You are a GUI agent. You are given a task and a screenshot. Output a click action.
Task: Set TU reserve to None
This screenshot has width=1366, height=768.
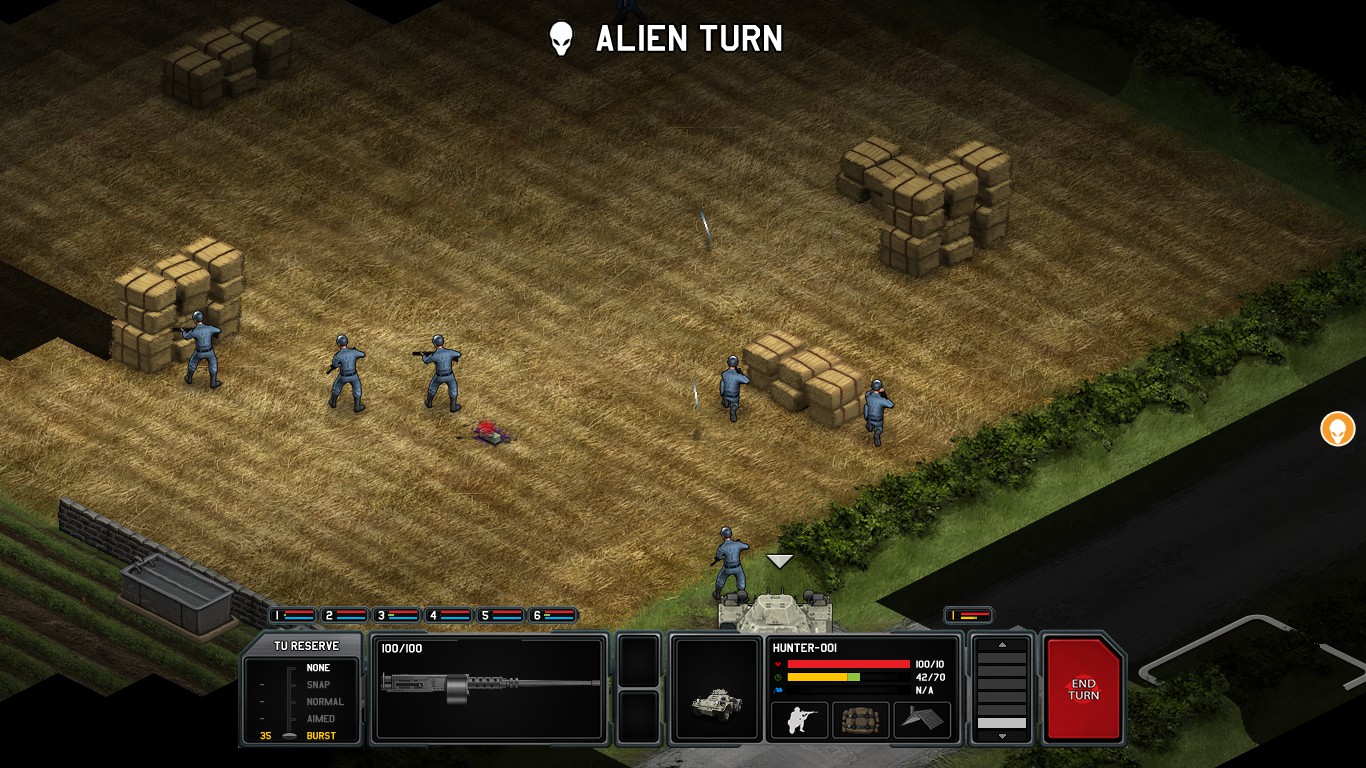pos(317,668)
